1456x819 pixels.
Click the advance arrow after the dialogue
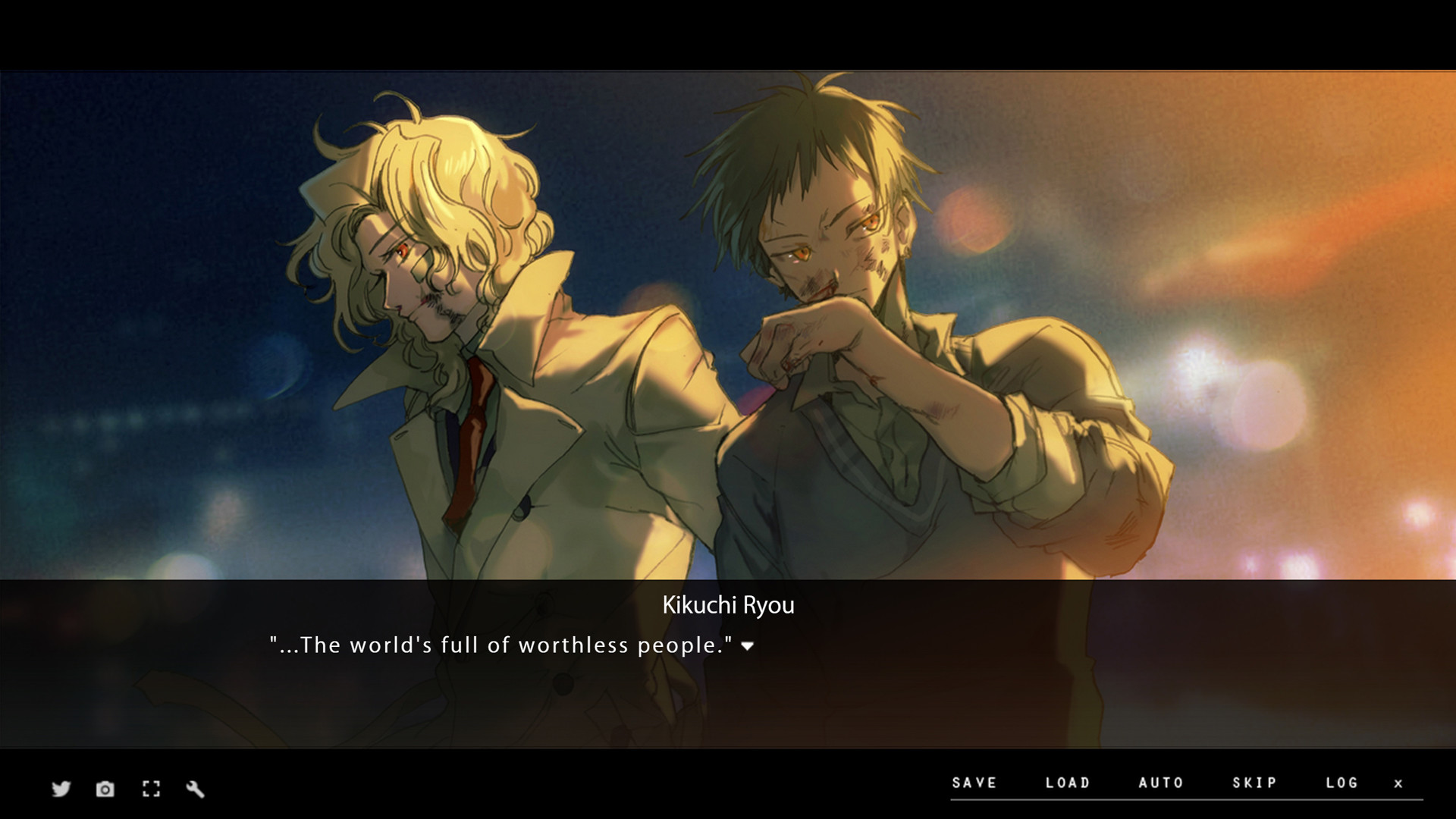(x=746, y=647)
